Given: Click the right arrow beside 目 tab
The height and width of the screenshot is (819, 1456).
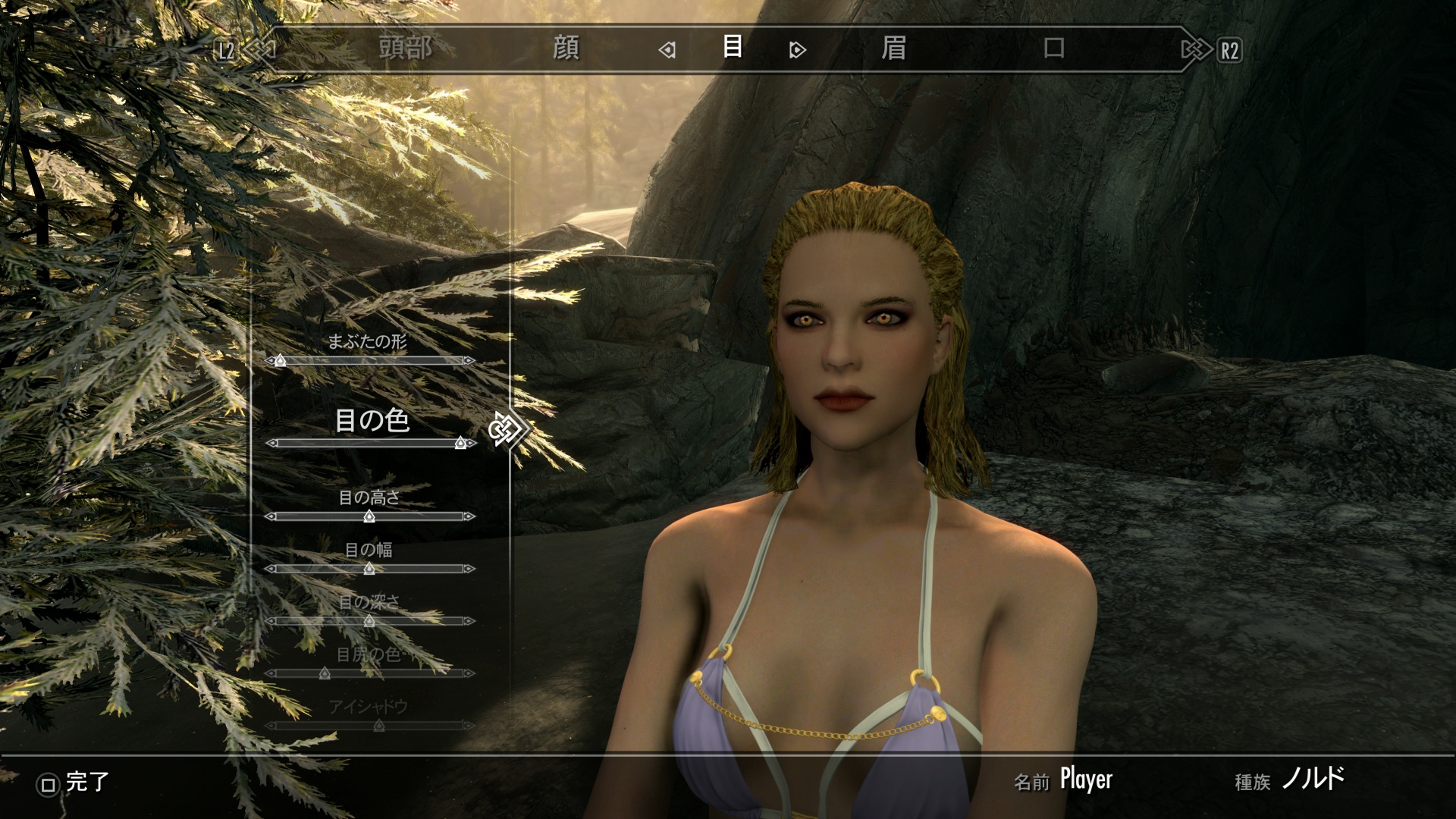Looking at the screenshot, I should [x=797, y=50].
